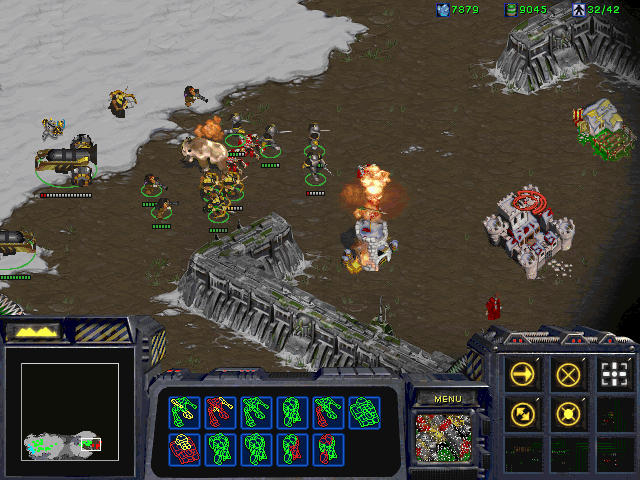Viewport: 640px width, 480px height.
Task: Select the Patrol command
Action: pyautogui.click(x=523, y=412)
